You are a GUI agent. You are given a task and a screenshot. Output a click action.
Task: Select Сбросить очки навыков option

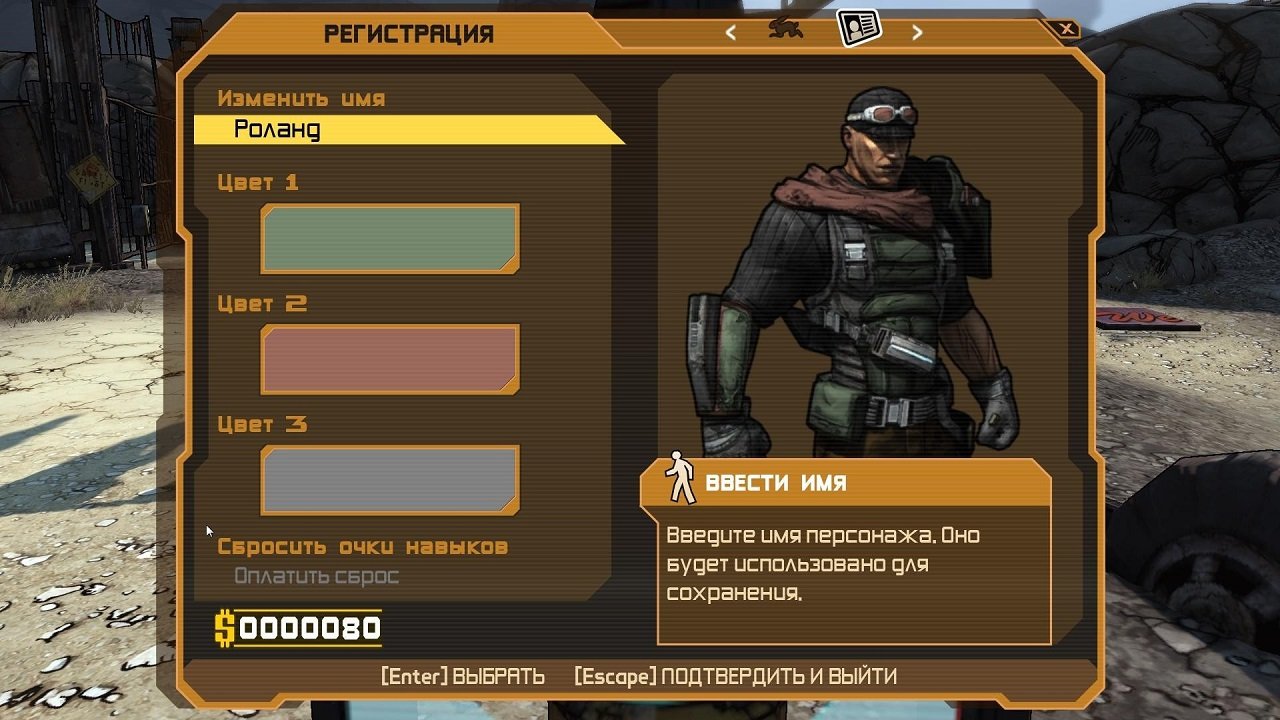tap(363, 546)
